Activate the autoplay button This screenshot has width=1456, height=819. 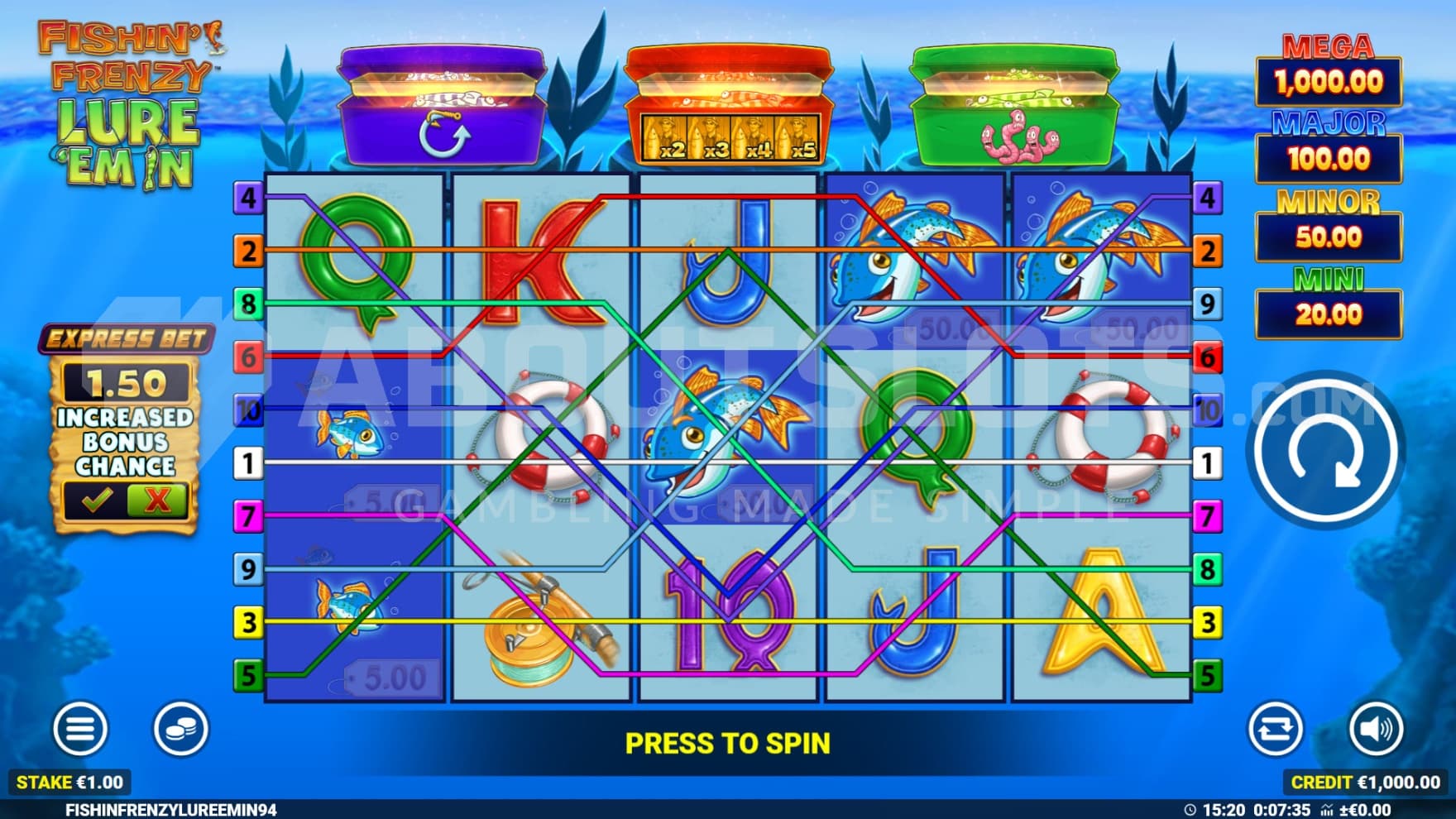[x=1274, y=729]
